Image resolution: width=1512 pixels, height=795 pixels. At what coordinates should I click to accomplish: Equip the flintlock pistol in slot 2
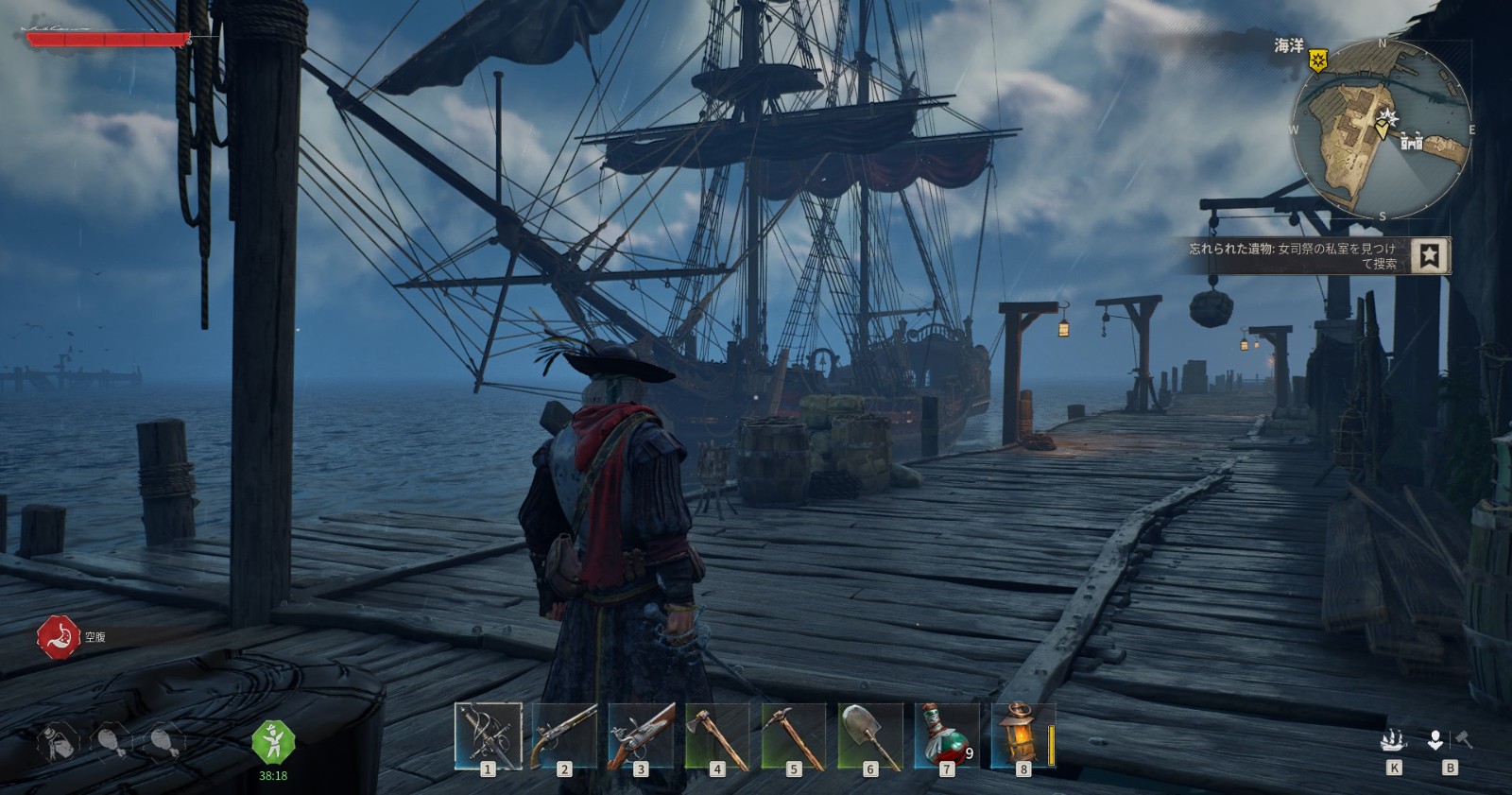pyautogui.click(x=564, y=735)
